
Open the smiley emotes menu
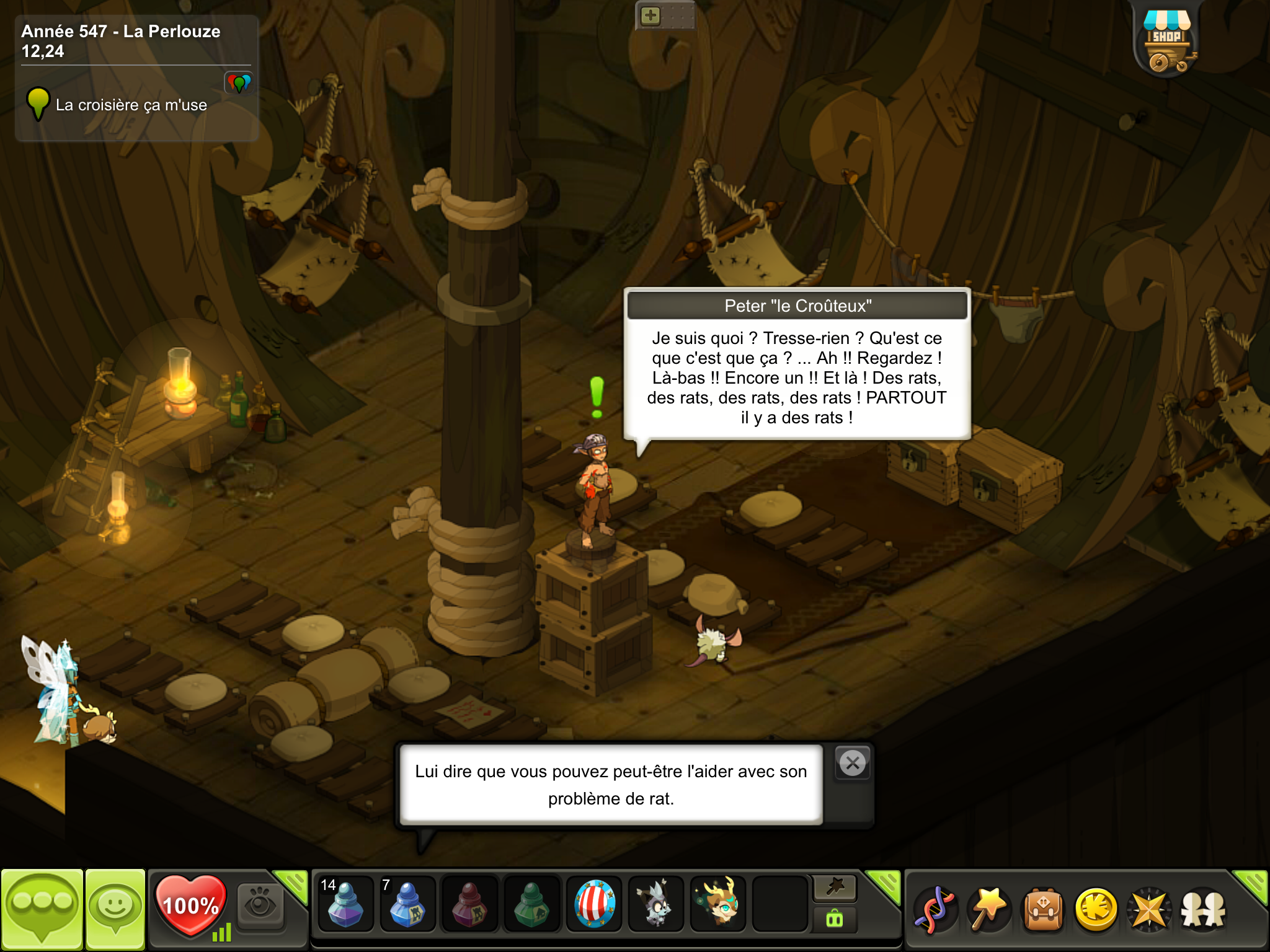coord(115,909)
